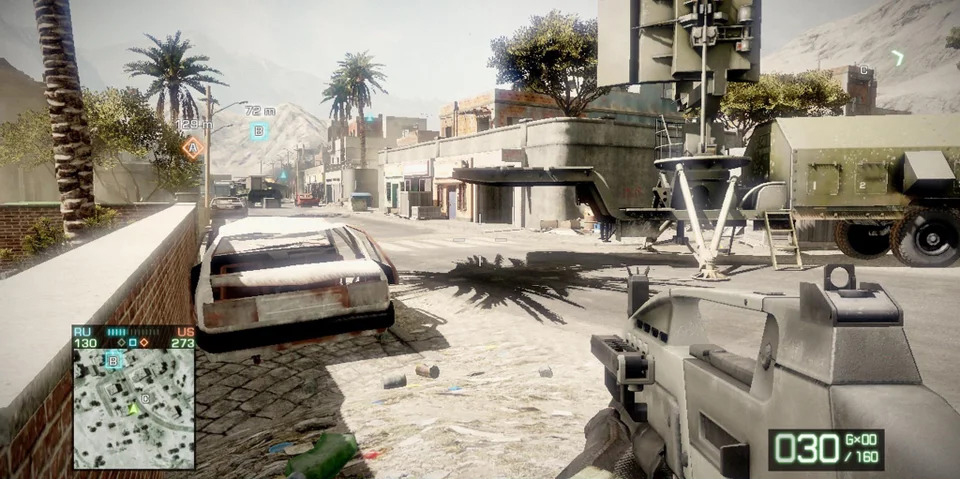The width and height of the screenshot is (960, 479).
Task: Click the C flag marker on minimap
Action: pyautogui.click(x=146, y=398)
